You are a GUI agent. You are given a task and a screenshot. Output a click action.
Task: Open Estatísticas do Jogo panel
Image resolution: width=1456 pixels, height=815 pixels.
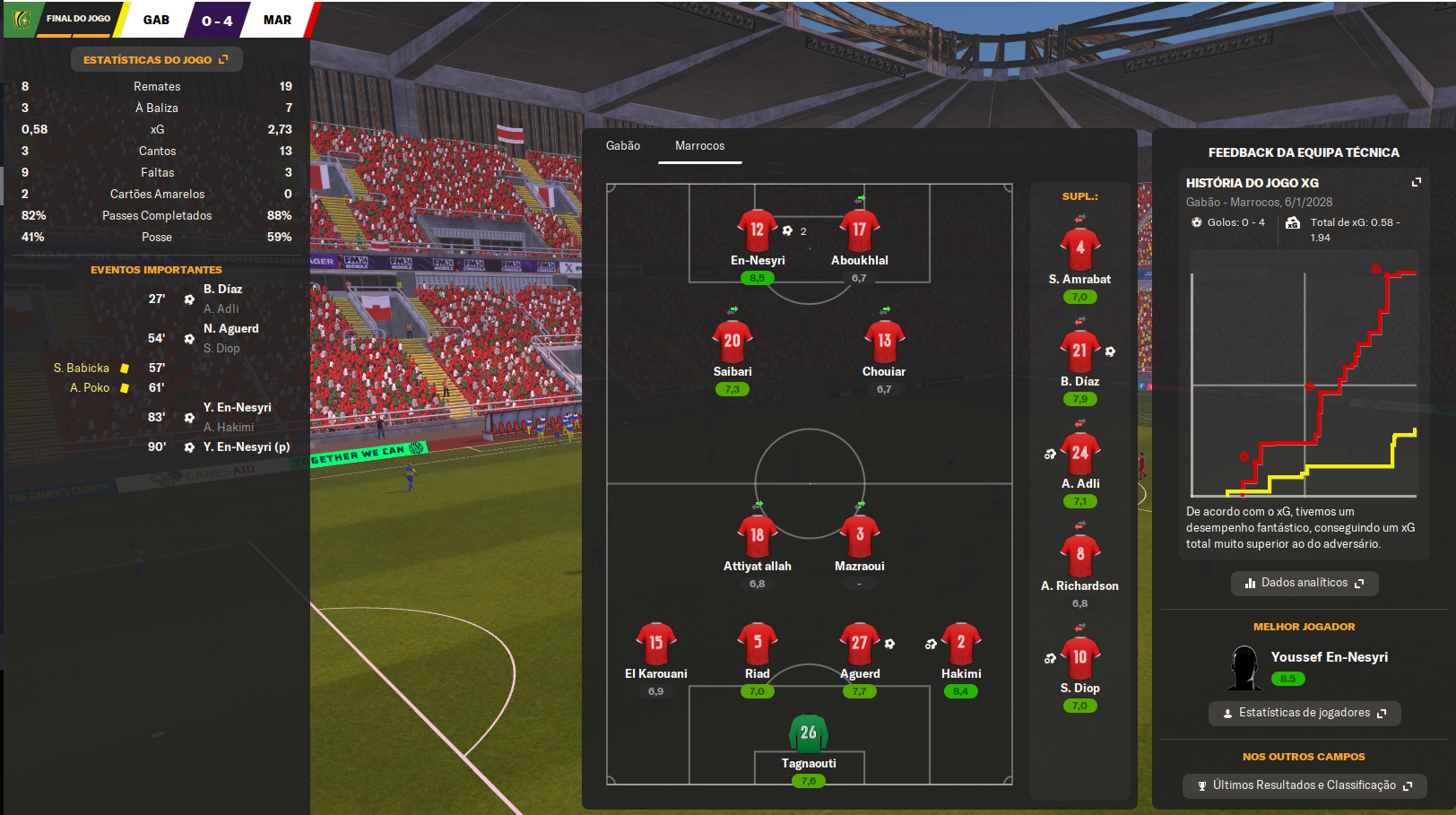pyautogui.click(x=156, y=60)
